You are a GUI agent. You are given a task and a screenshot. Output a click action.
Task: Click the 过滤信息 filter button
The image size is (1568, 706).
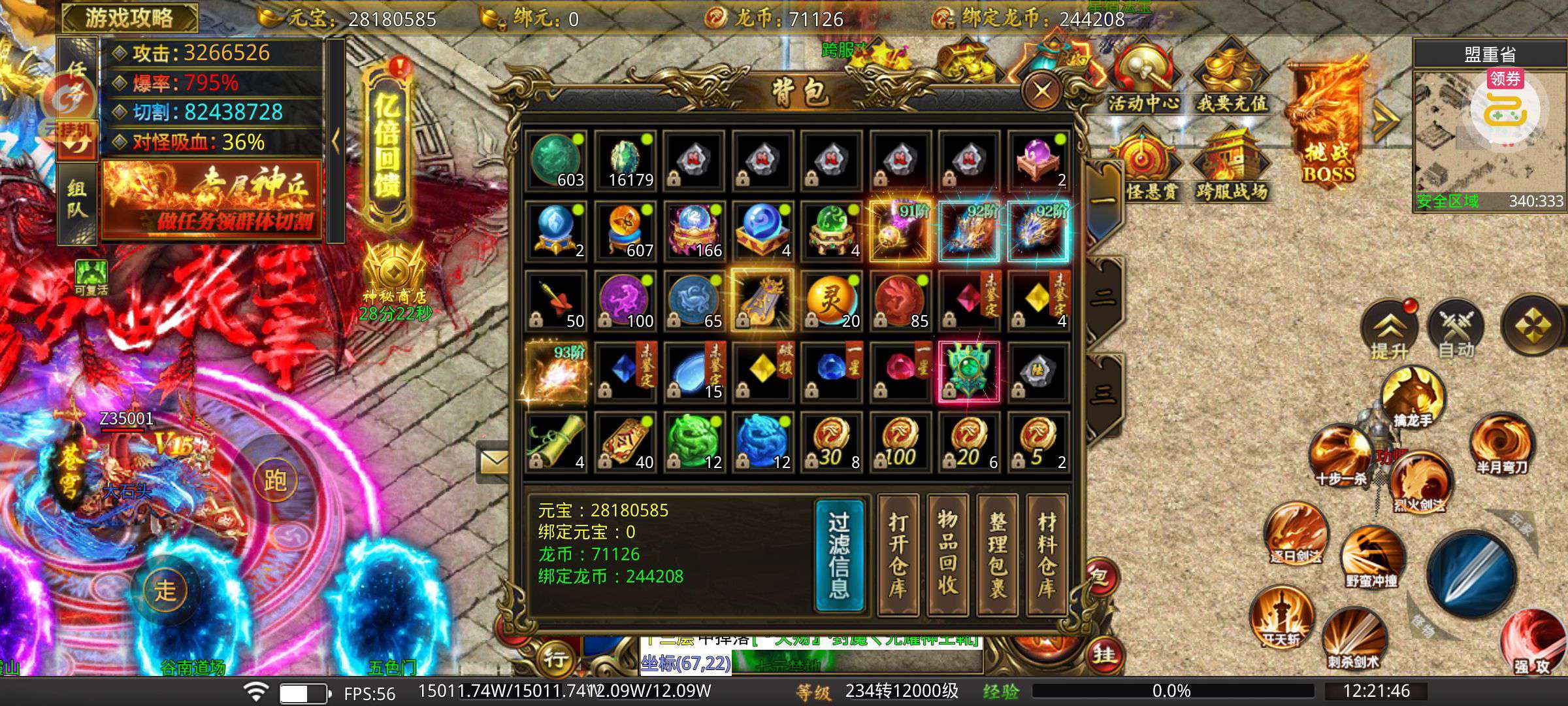(840, 556)
